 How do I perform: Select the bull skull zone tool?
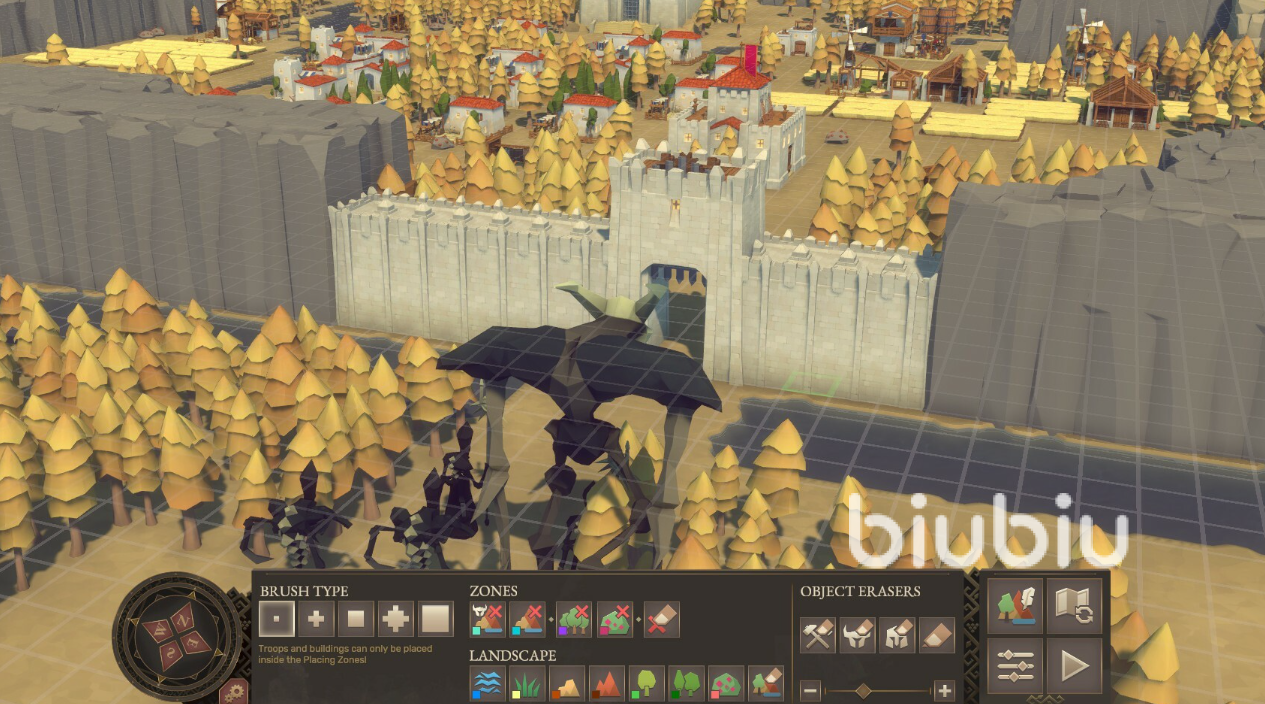(488, 620)
